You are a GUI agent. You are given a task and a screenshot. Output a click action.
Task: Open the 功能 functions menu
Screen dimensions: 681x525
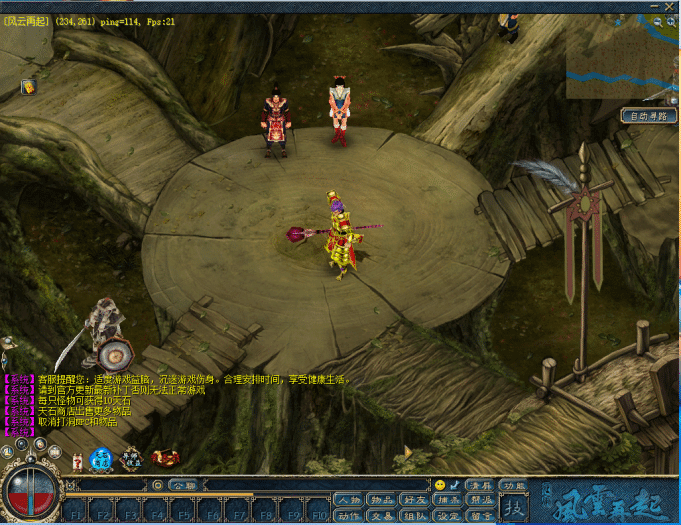(x=514, y=485)
